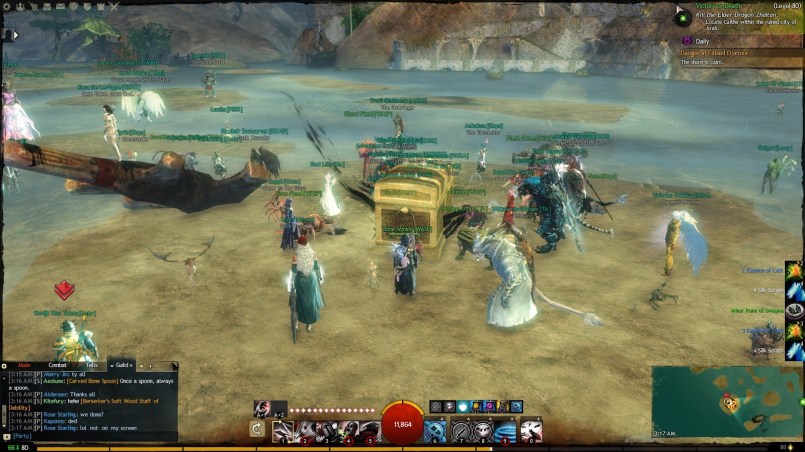805x452 pixels.
Task: Click the minimap
Action: coord(725,400)
